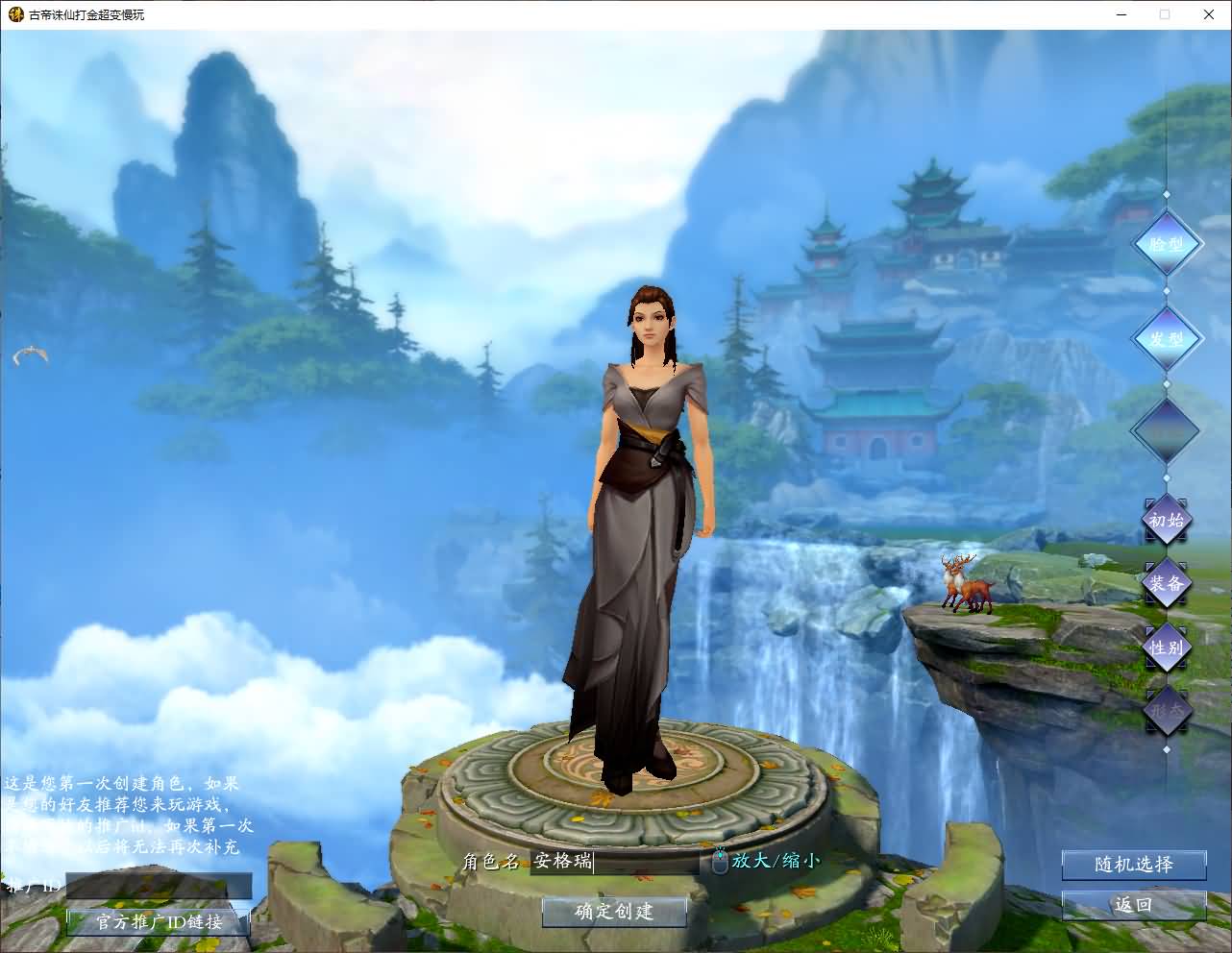The image size is (1232, 953).
Task: Click 随机选择 to randomize appearance
Action: click(x=1134, y=865)
